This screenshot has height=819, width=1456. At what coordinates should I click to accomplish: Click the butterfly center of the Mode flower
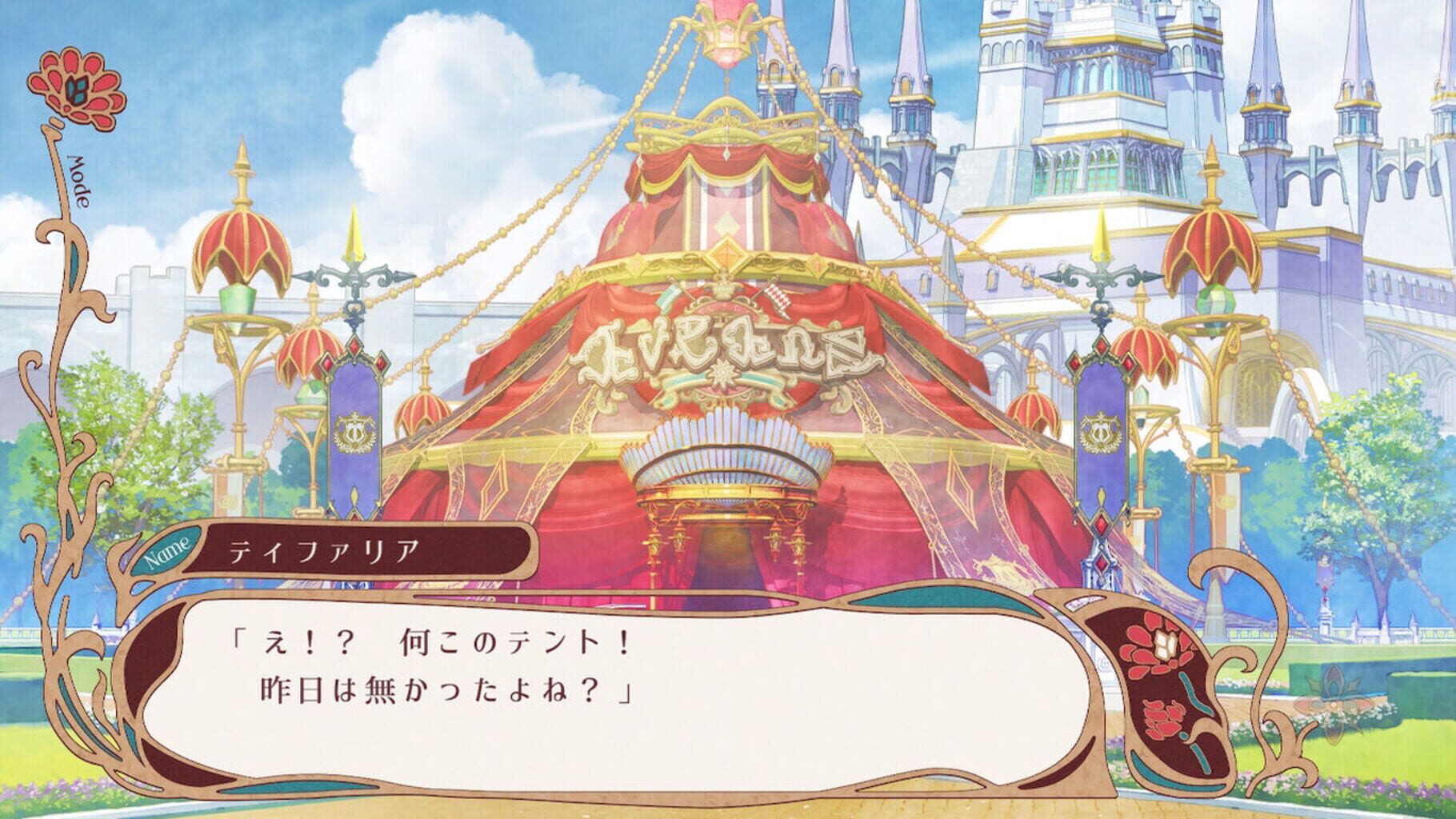click(76, 88)
